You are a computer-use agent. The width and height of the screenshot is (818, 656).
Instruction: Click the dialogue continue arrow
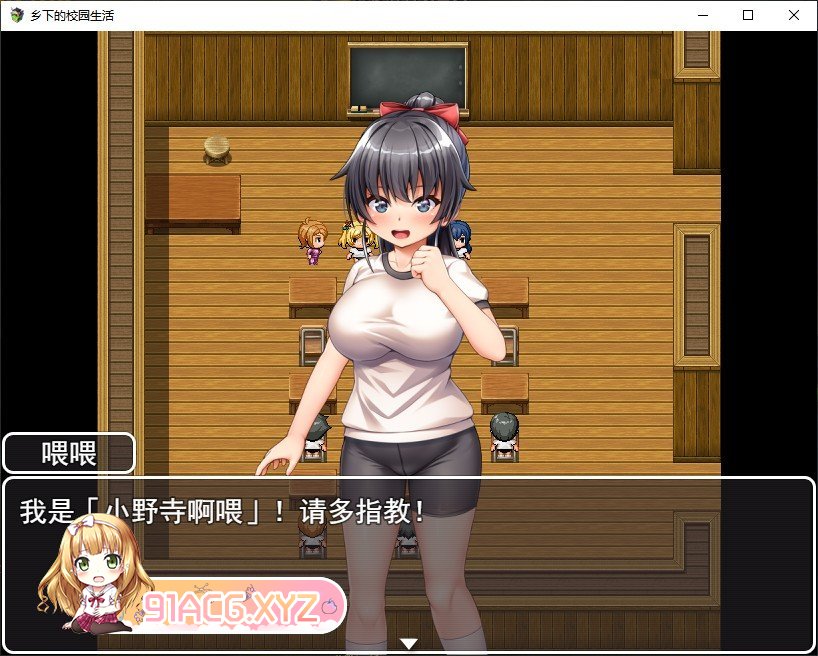(408, 643)
